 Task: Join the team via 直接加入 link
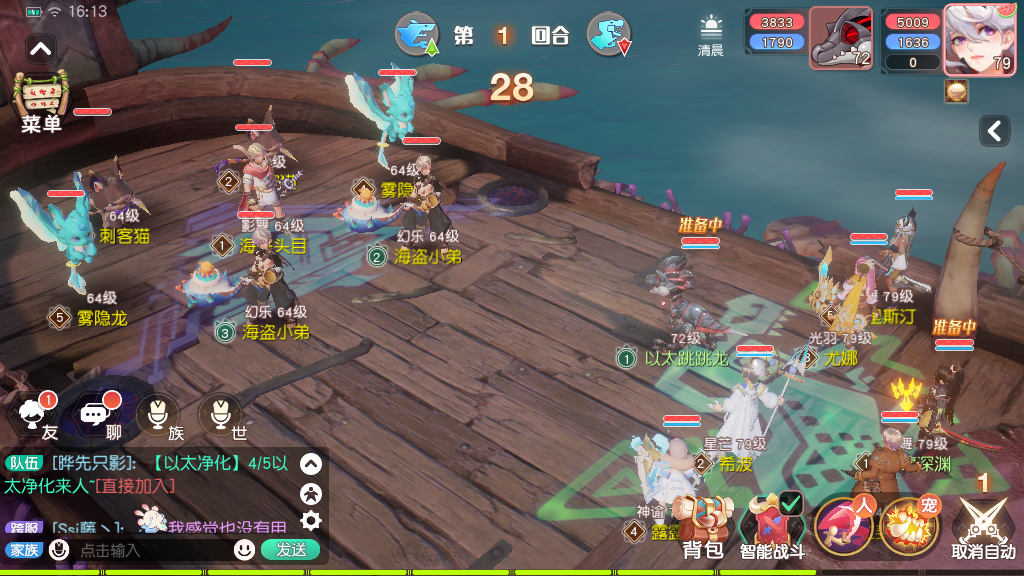134,485
